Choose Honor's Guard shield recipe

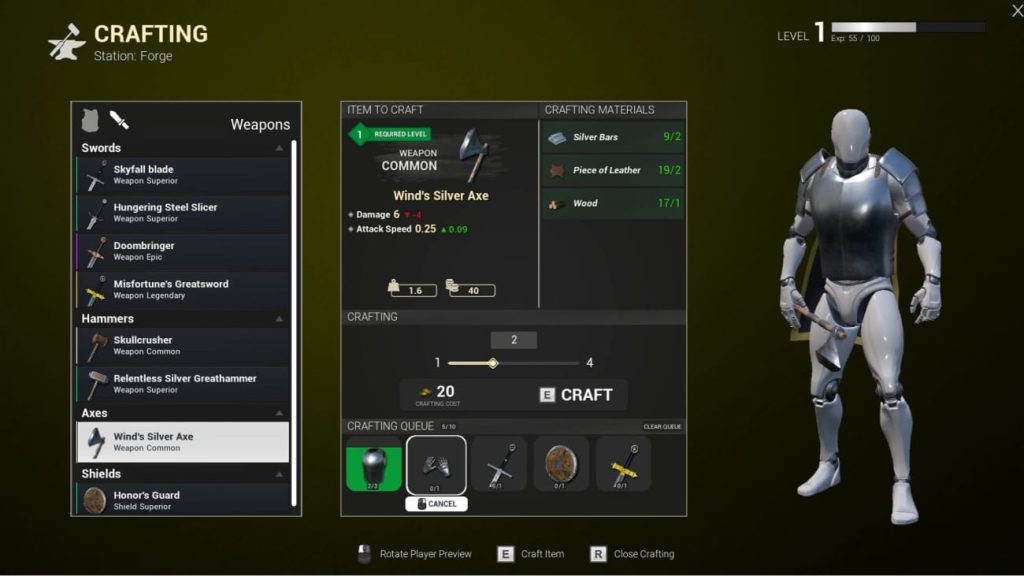click(x=183, y=500)
